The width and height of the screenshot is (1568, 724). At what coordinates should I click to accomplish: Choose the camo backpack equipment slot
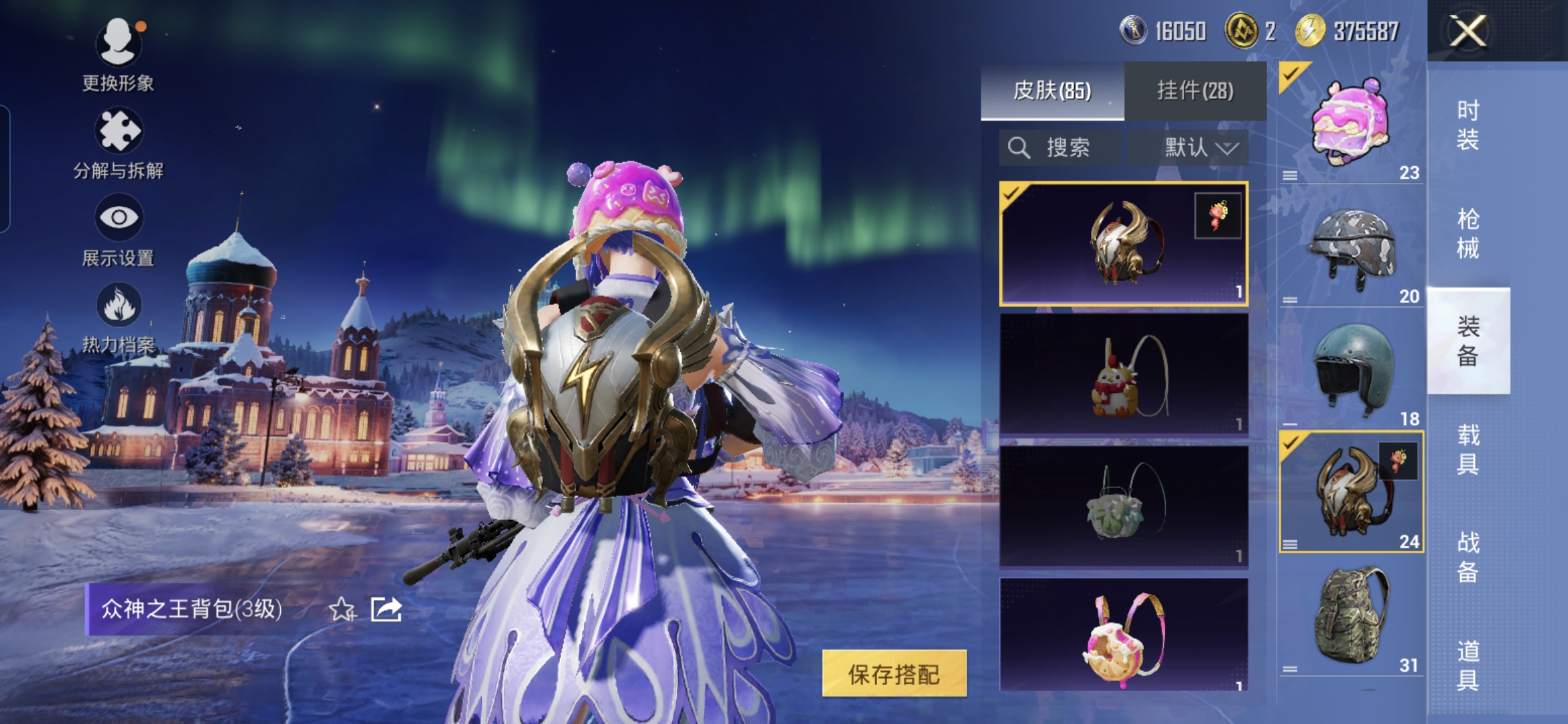click(1351, 617)
